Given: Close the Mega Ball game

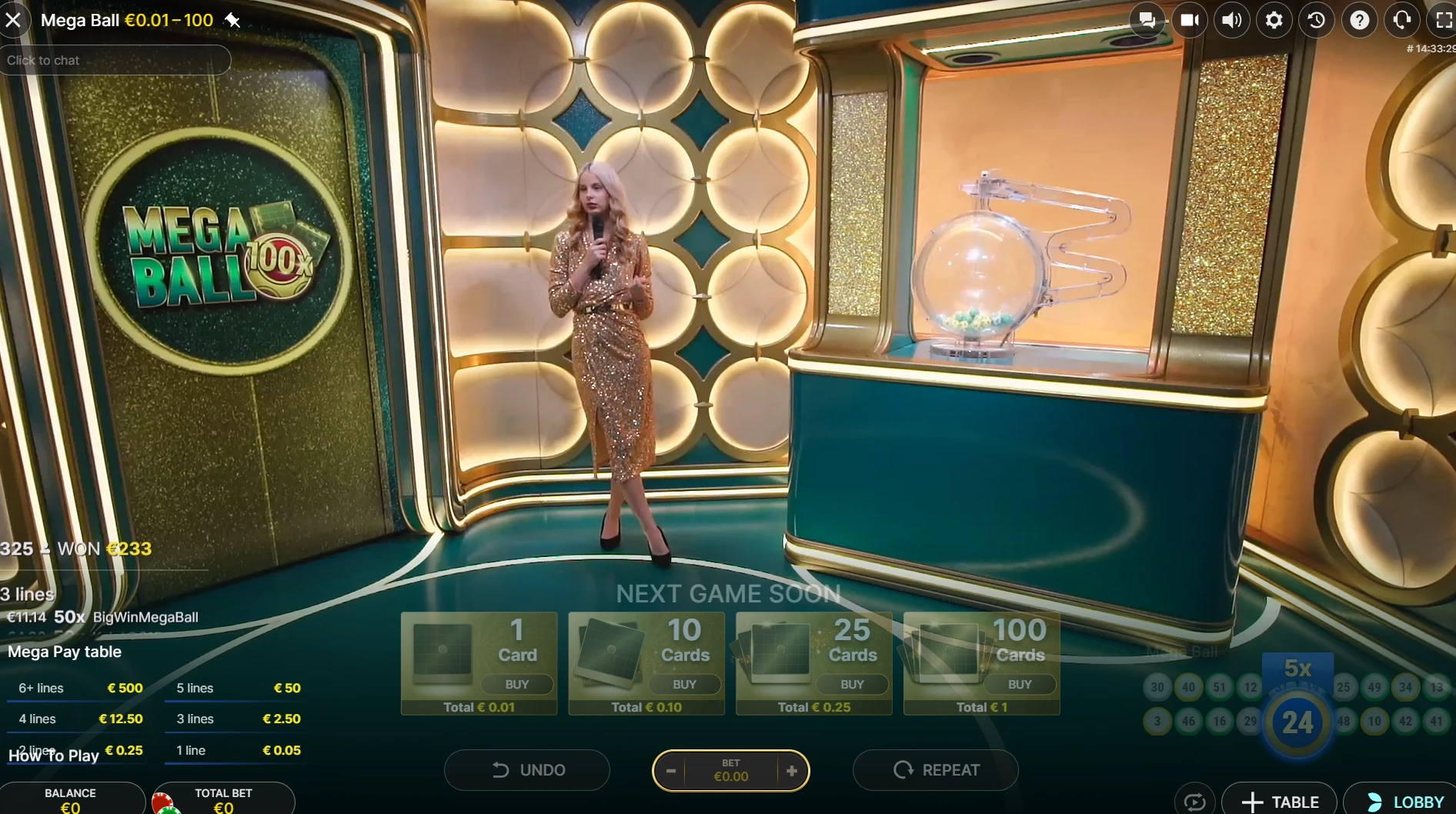Looking at the screenshot, I should pos(13,20).
